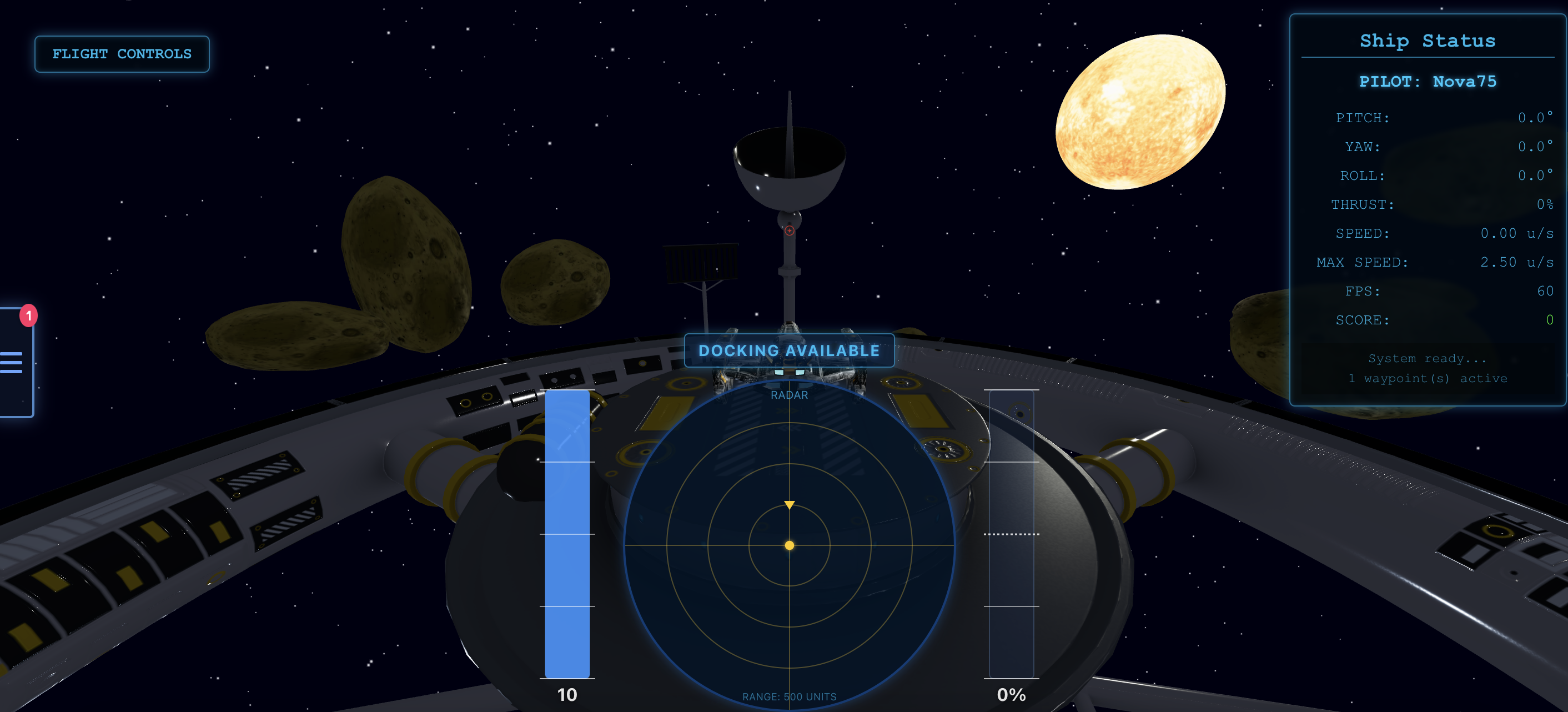This screenshot has width=1568, height=712.
Task: Toggle the left sidebar panel open
Action: pos(18,363)
